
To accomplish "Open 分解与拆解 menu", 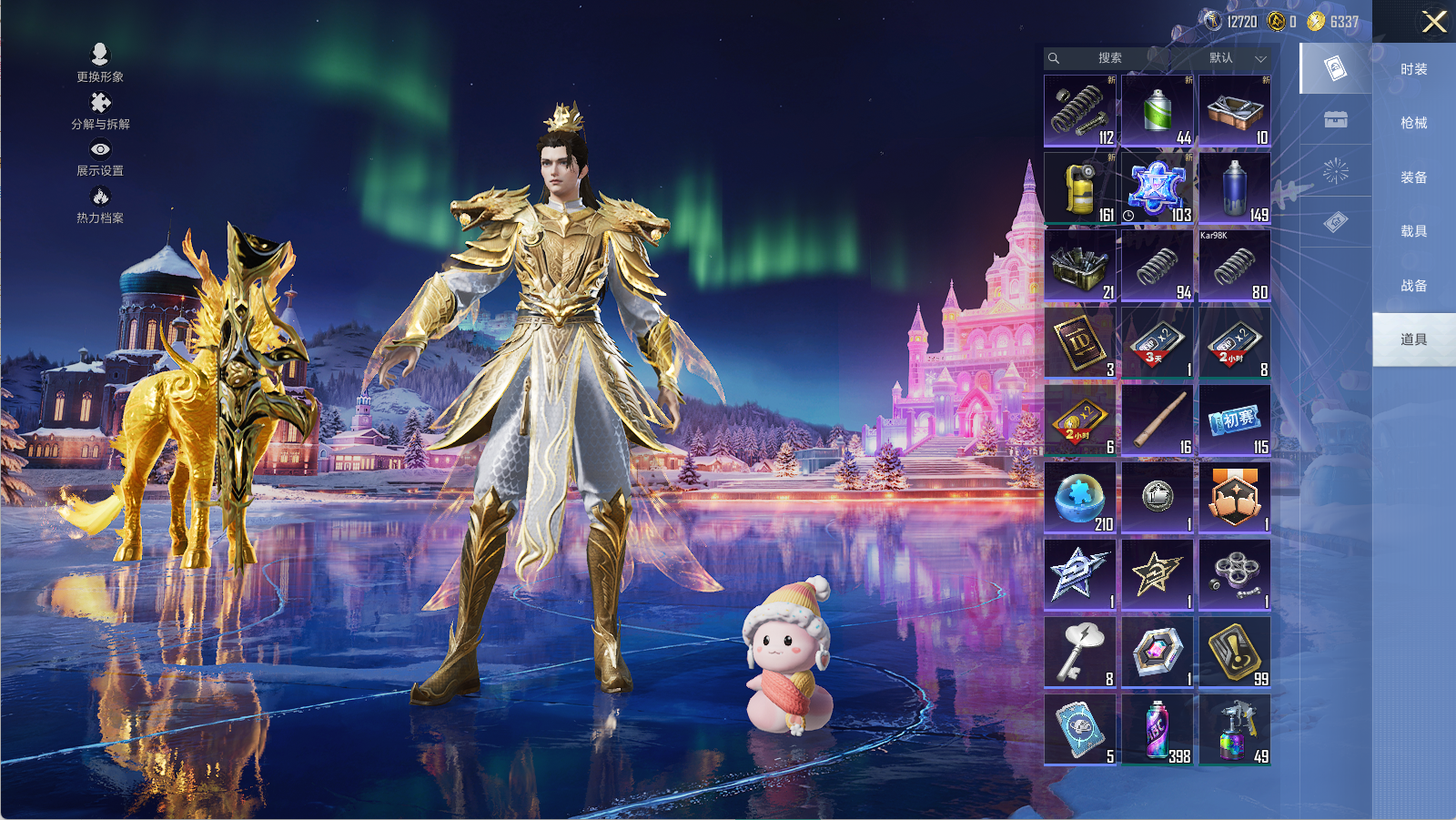I will click(x=100, y=111).
